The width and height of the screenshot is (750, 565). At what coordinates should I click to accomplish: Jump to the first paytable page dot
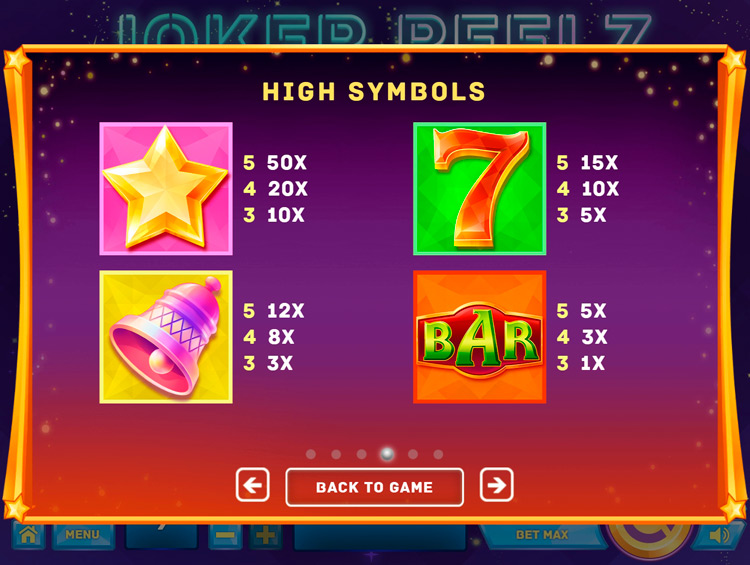pyautogui.click(x=311, y=454)
